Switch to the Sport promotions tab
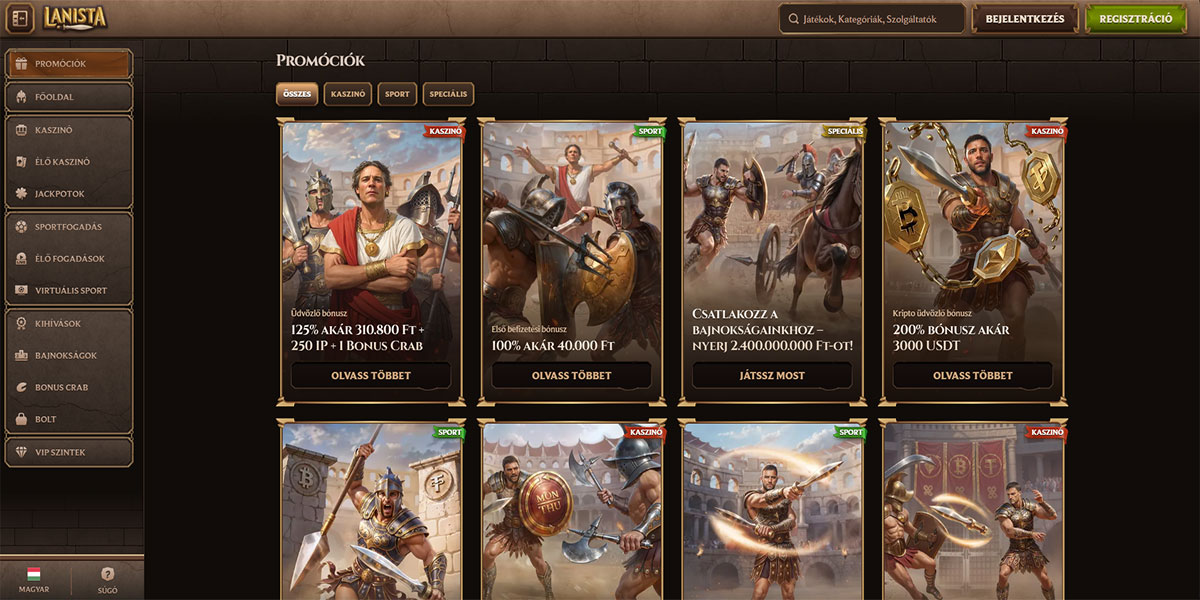Image resolution: width=1200 pixels, height=600 pixels. click(x=397, y=94)
